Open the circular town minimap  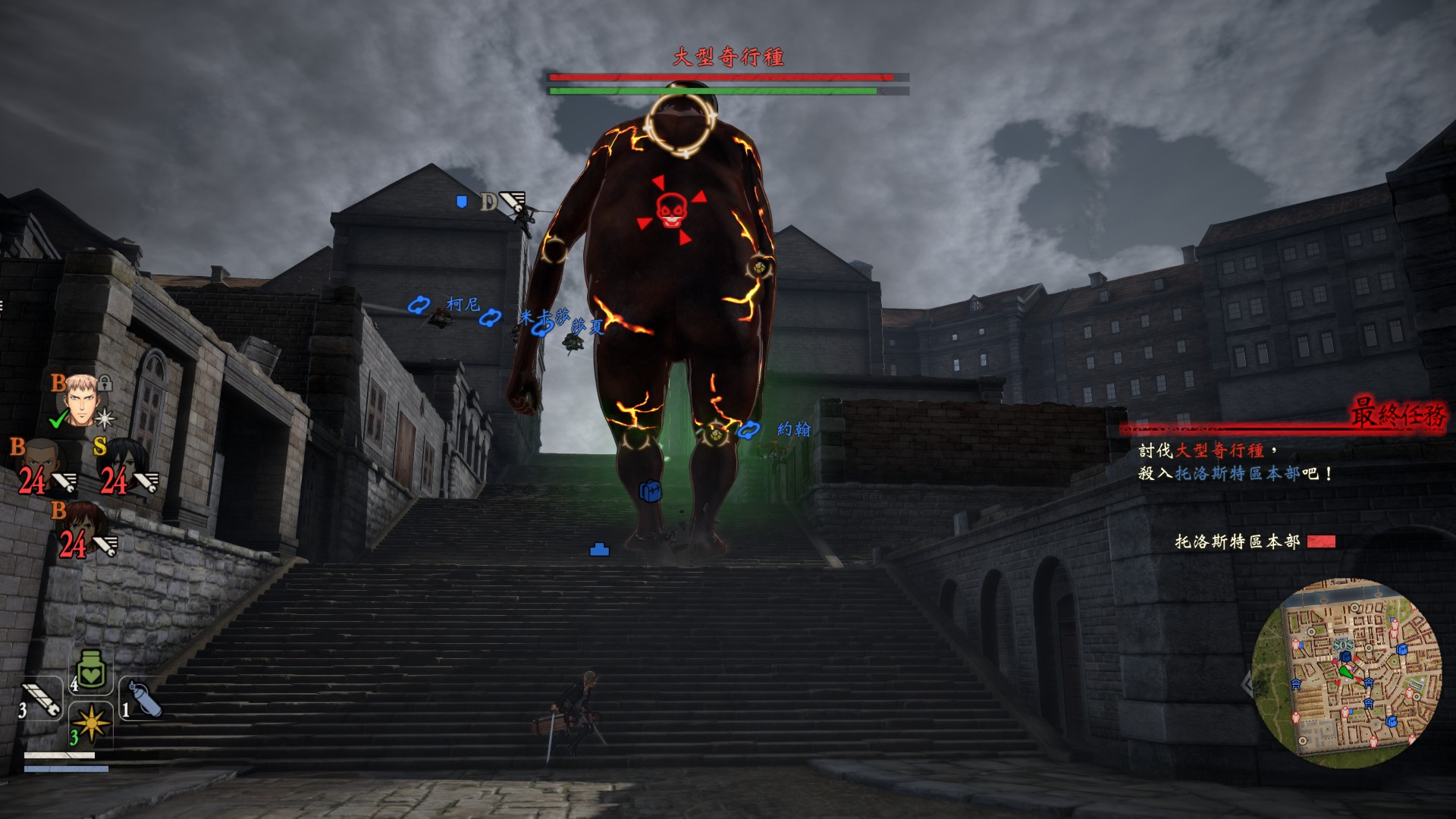(1347, 672)
